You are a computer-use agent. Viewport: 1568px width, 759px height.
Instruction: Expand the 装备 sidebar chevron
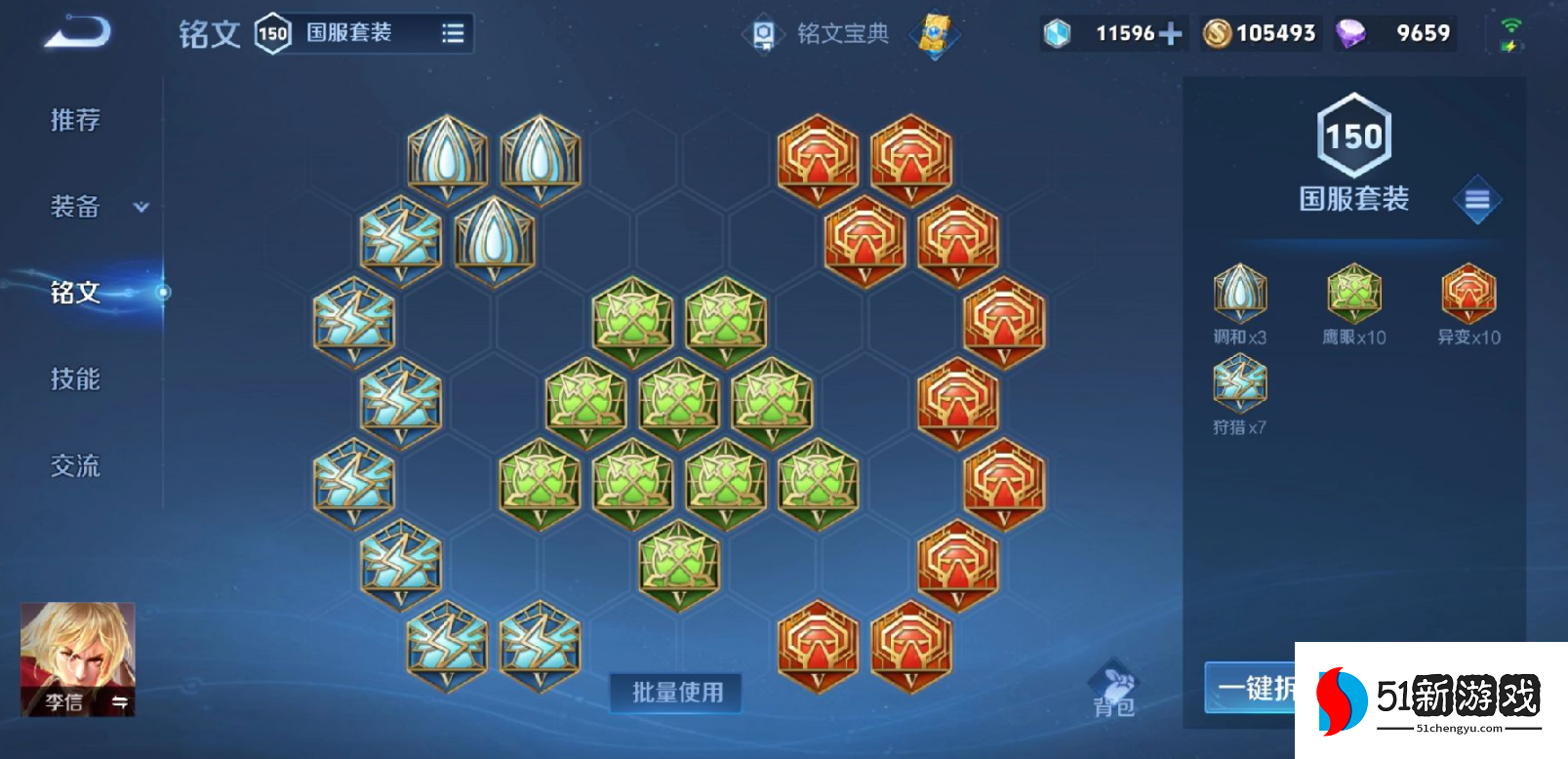coord(140,208)
